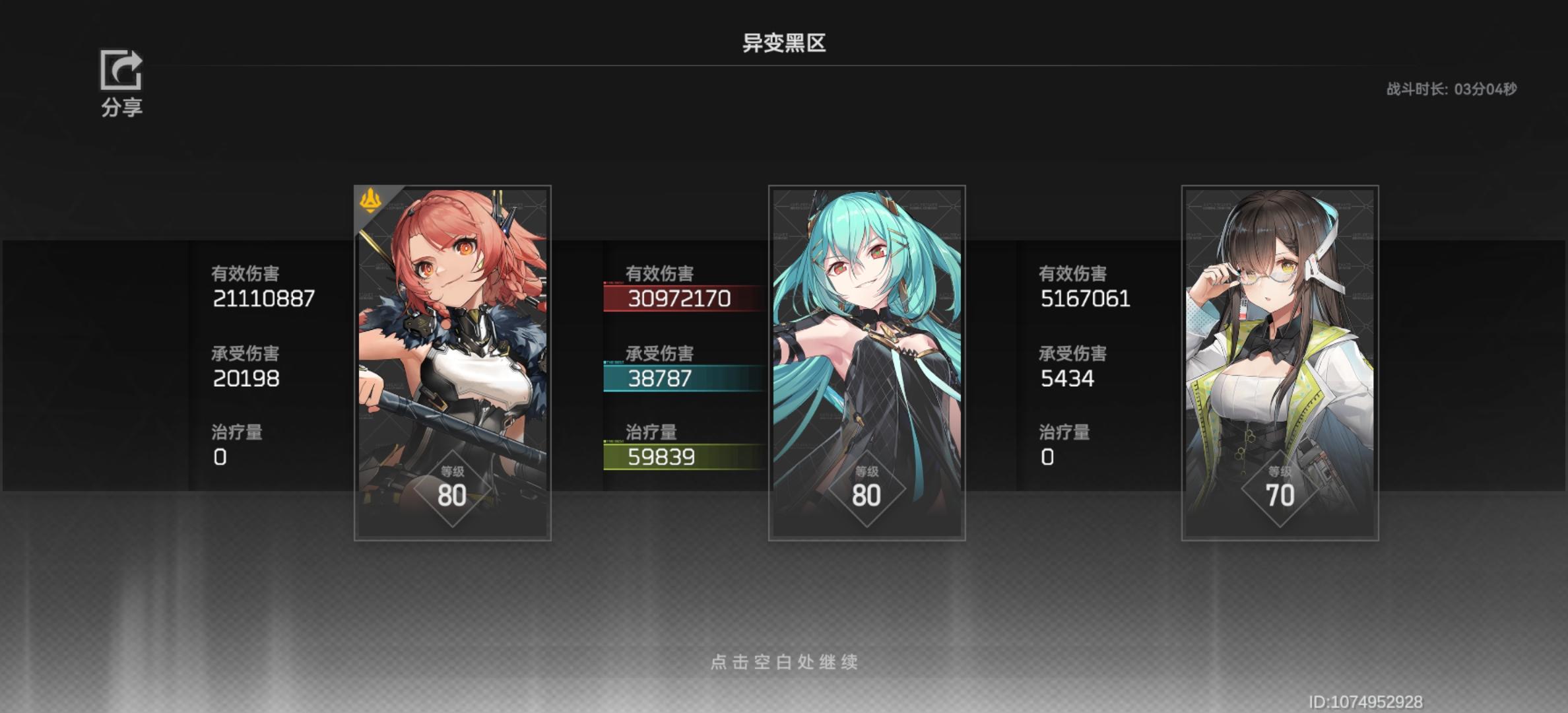Click the 有效伤害 value 21110887 for the first character
Image resolution: width=1568 pixels, height=713 pixels.
coord(264,298)
